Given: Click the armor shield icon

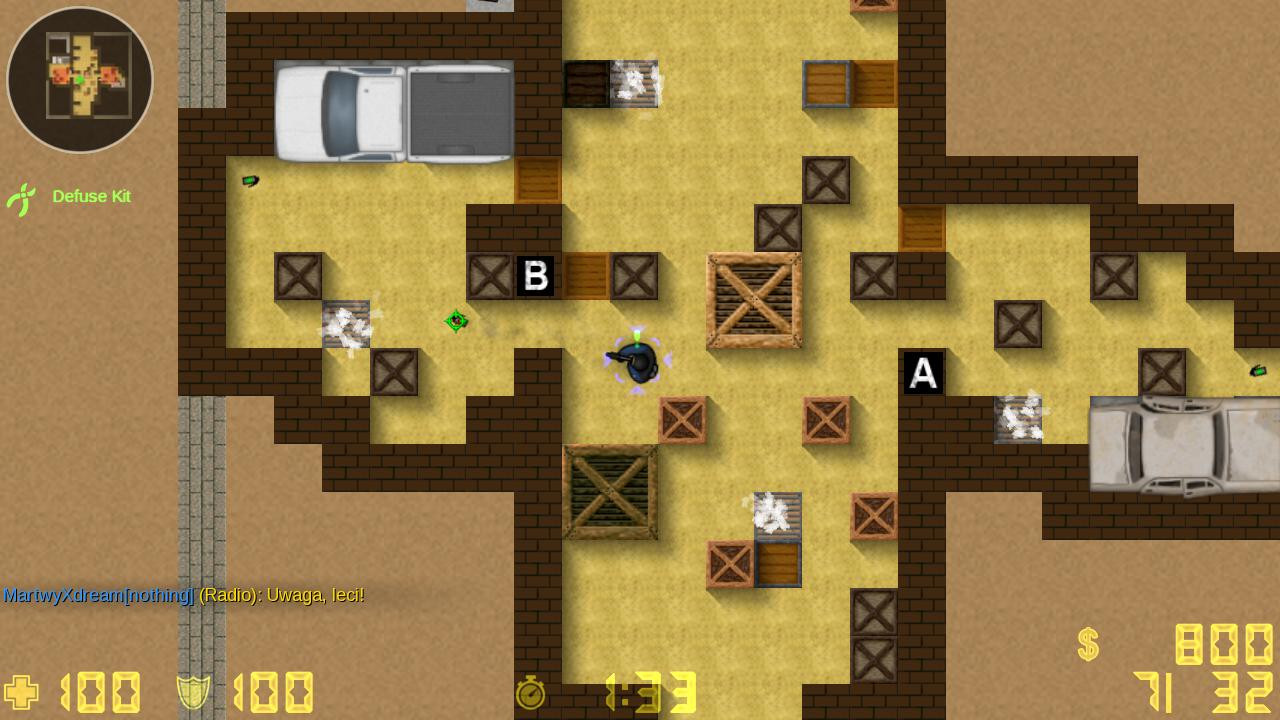Looking at the screenshot, I should pyautogui.click(x=194, y=691).
